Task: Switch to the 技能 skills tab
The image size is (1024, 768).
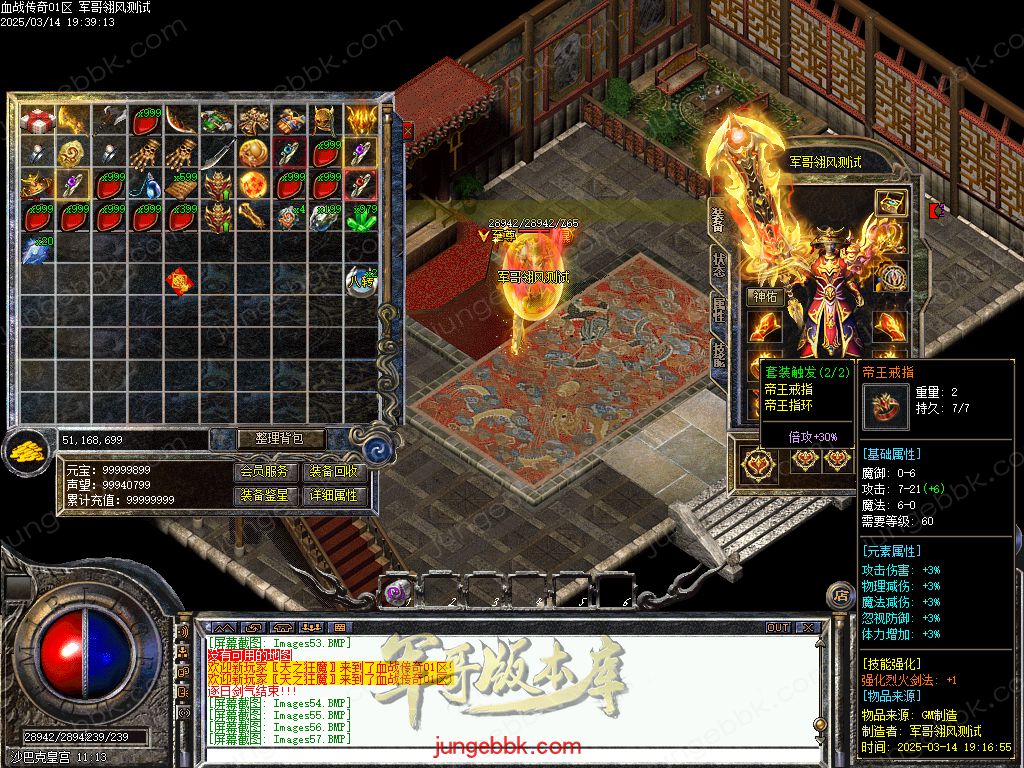Action: tap(718, 357)
